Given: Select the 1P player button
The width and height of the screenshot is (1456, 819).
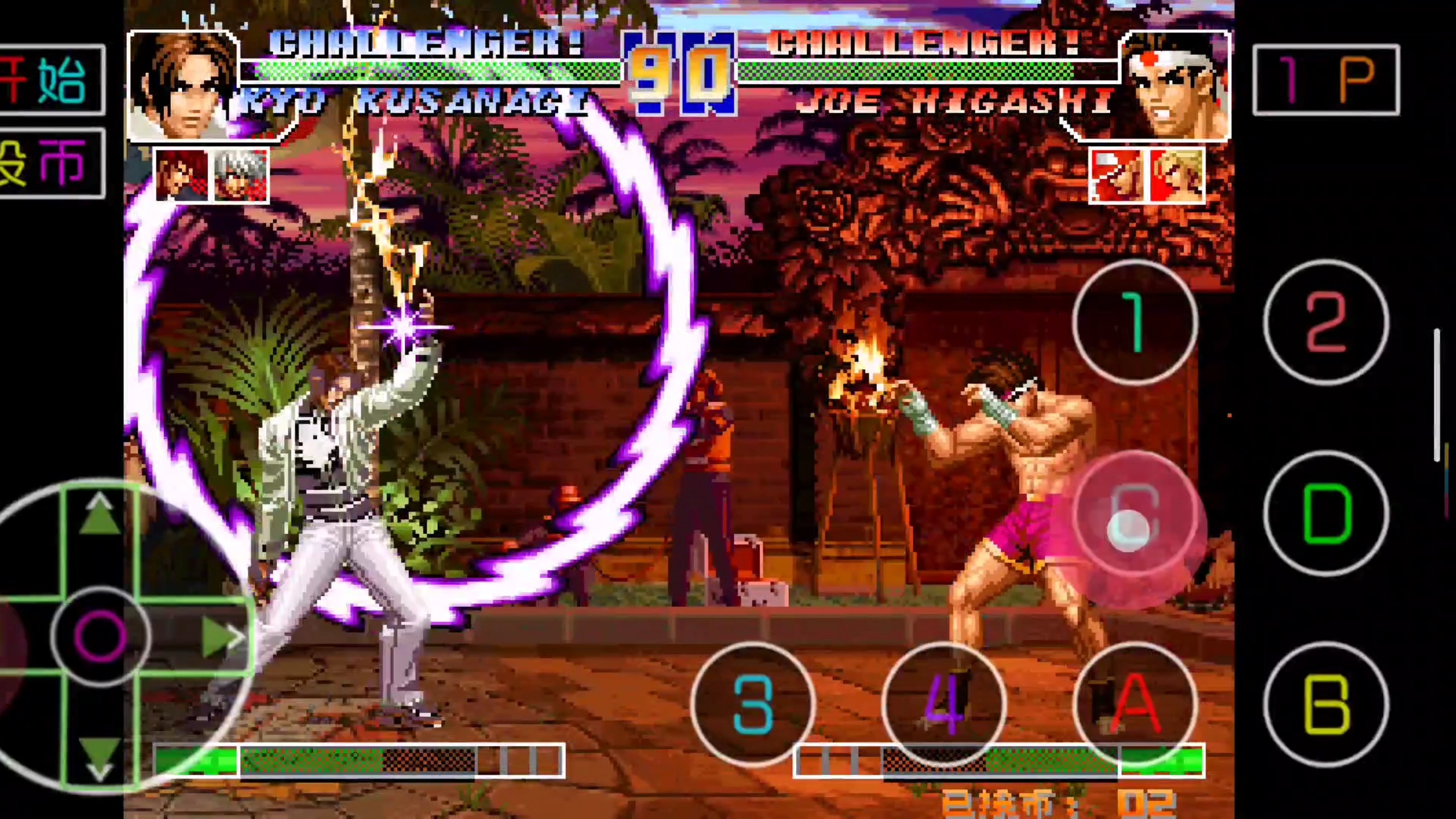Looking at the screenshot, I should click(x=1326, y=80).
